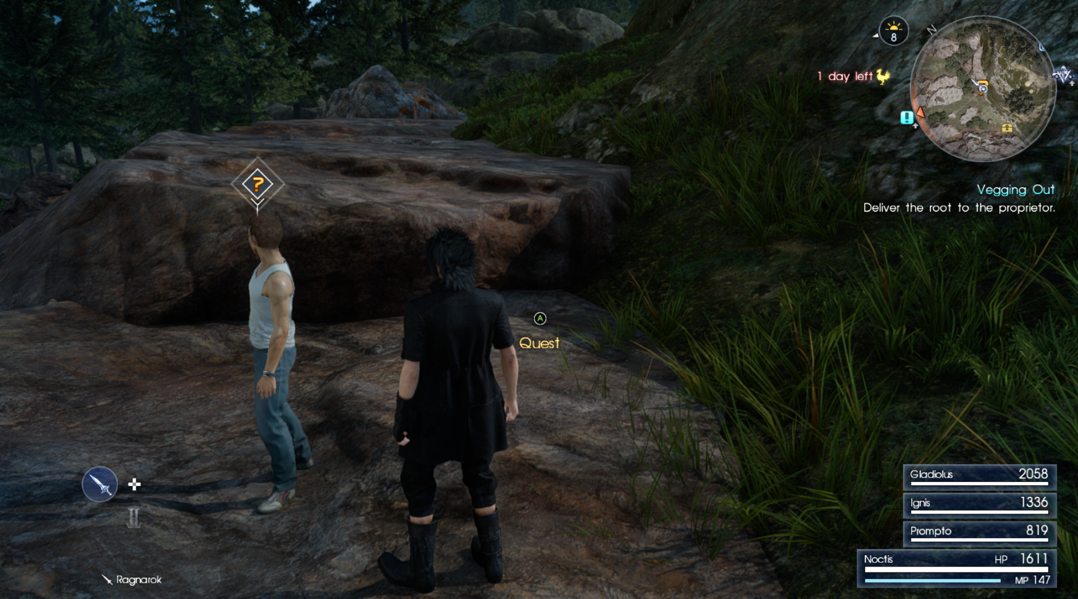Select the Vegging Out quest tracker
The height and width of the screenshot is (599, 1078).
[x=1015, y=189]
